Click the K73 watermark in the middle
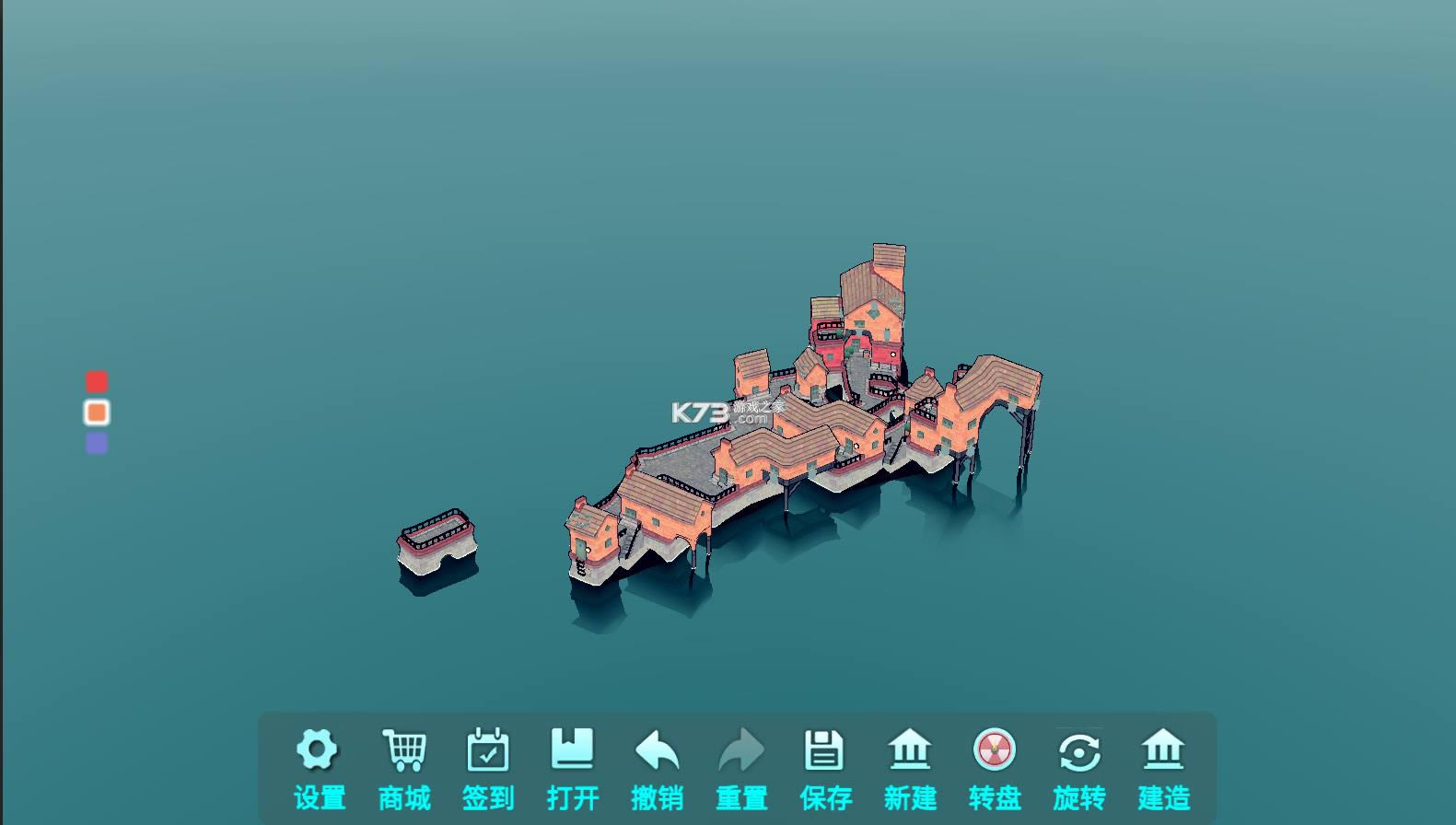The image size is (1456, 825). [721, 412]
